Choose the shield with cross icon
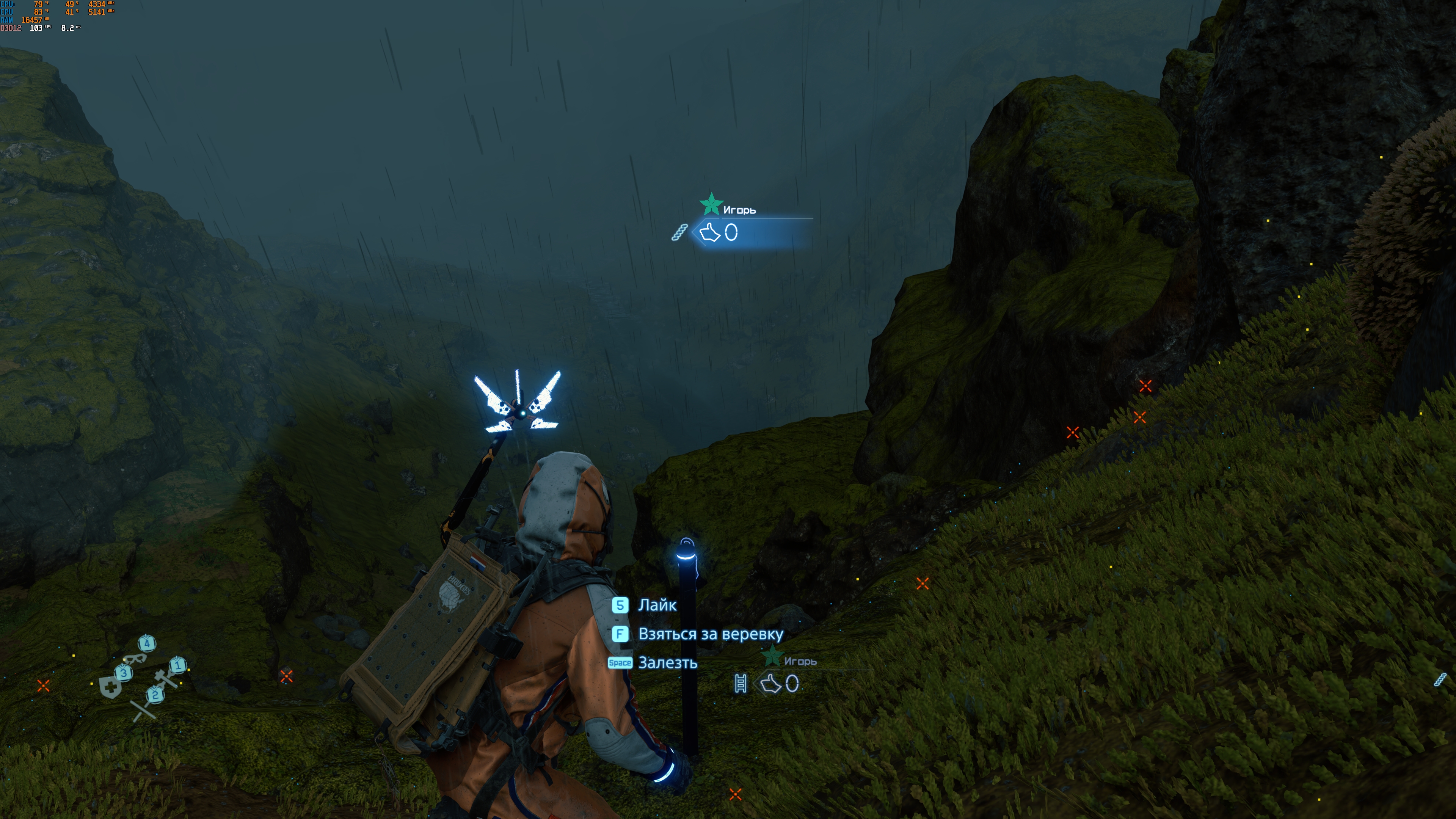 pyautogui.click(x=110, y=687)
